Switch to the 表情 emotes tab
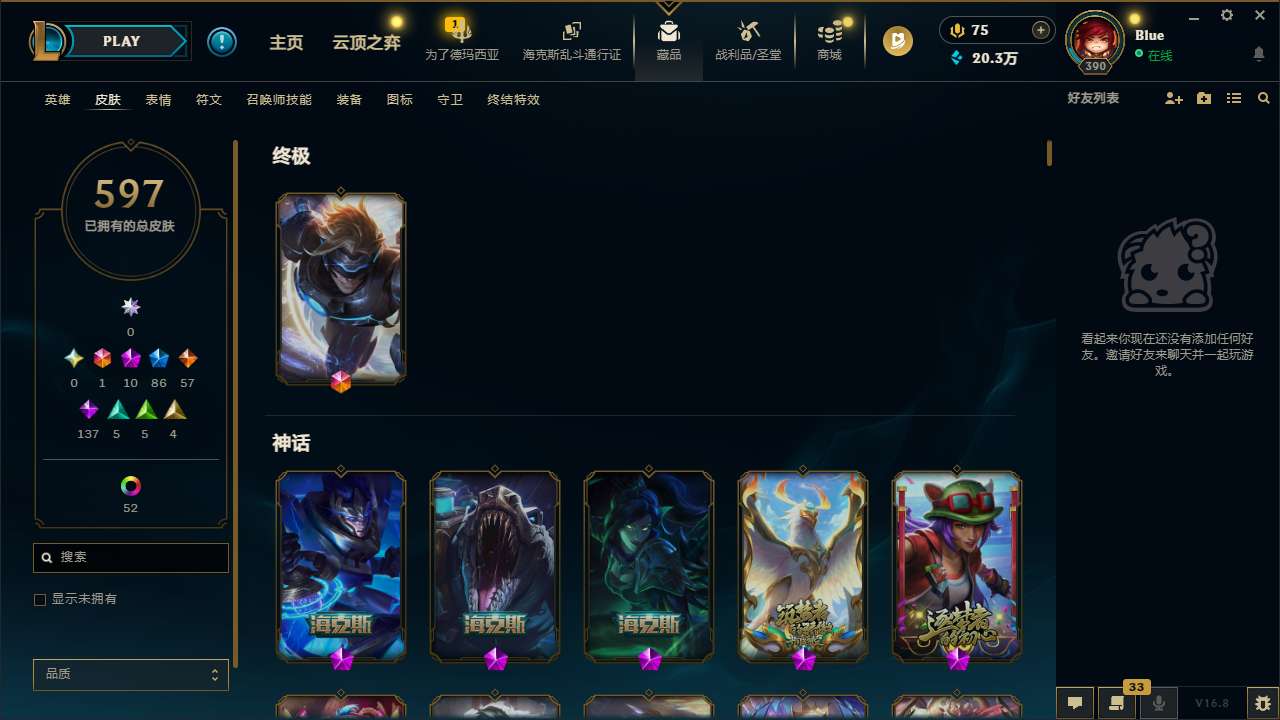Viewport: 1280px width, 720px height. click(157, 100)
